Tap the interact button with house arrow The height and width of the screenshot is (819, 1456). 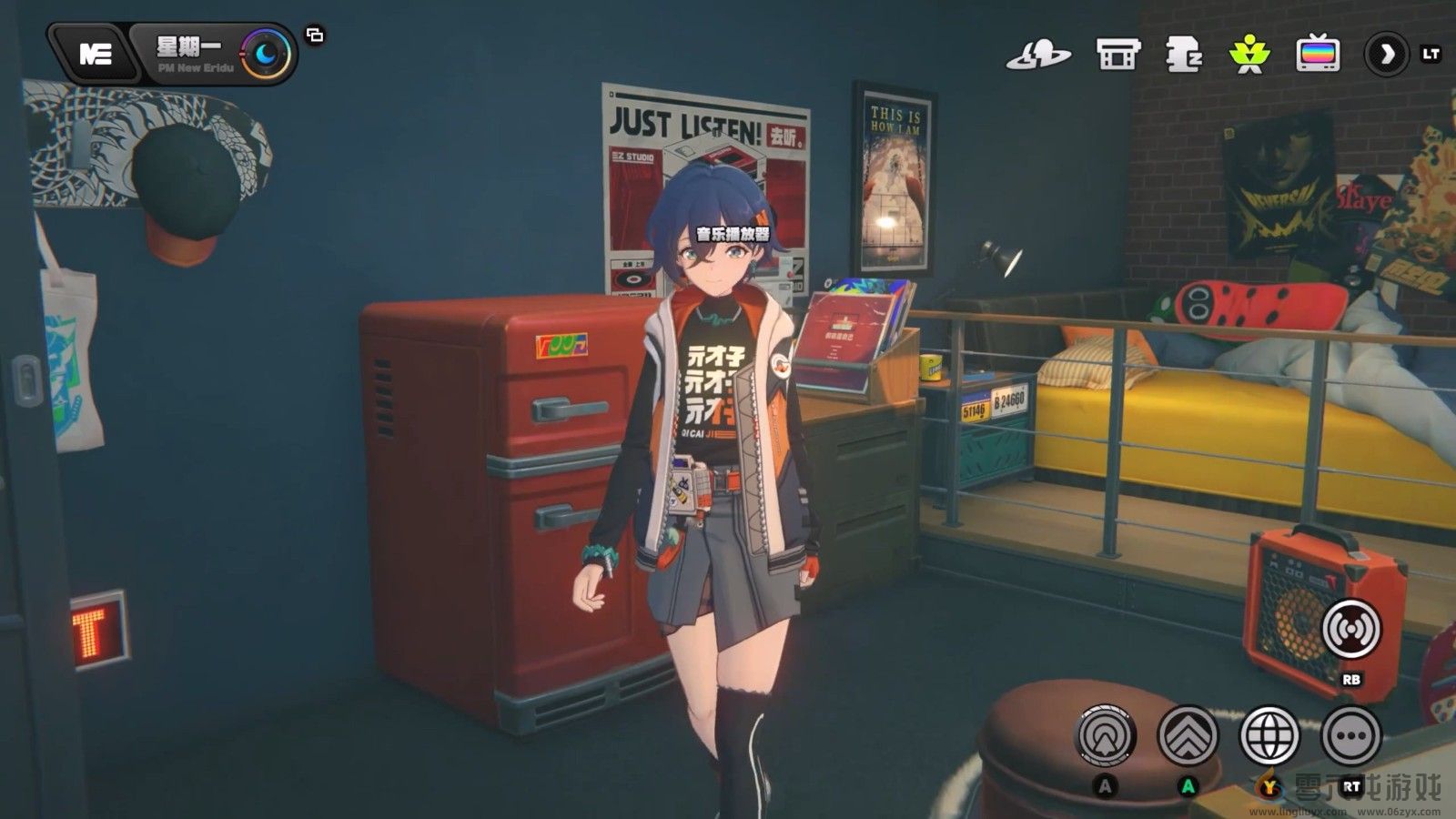tap(1106, 734)
